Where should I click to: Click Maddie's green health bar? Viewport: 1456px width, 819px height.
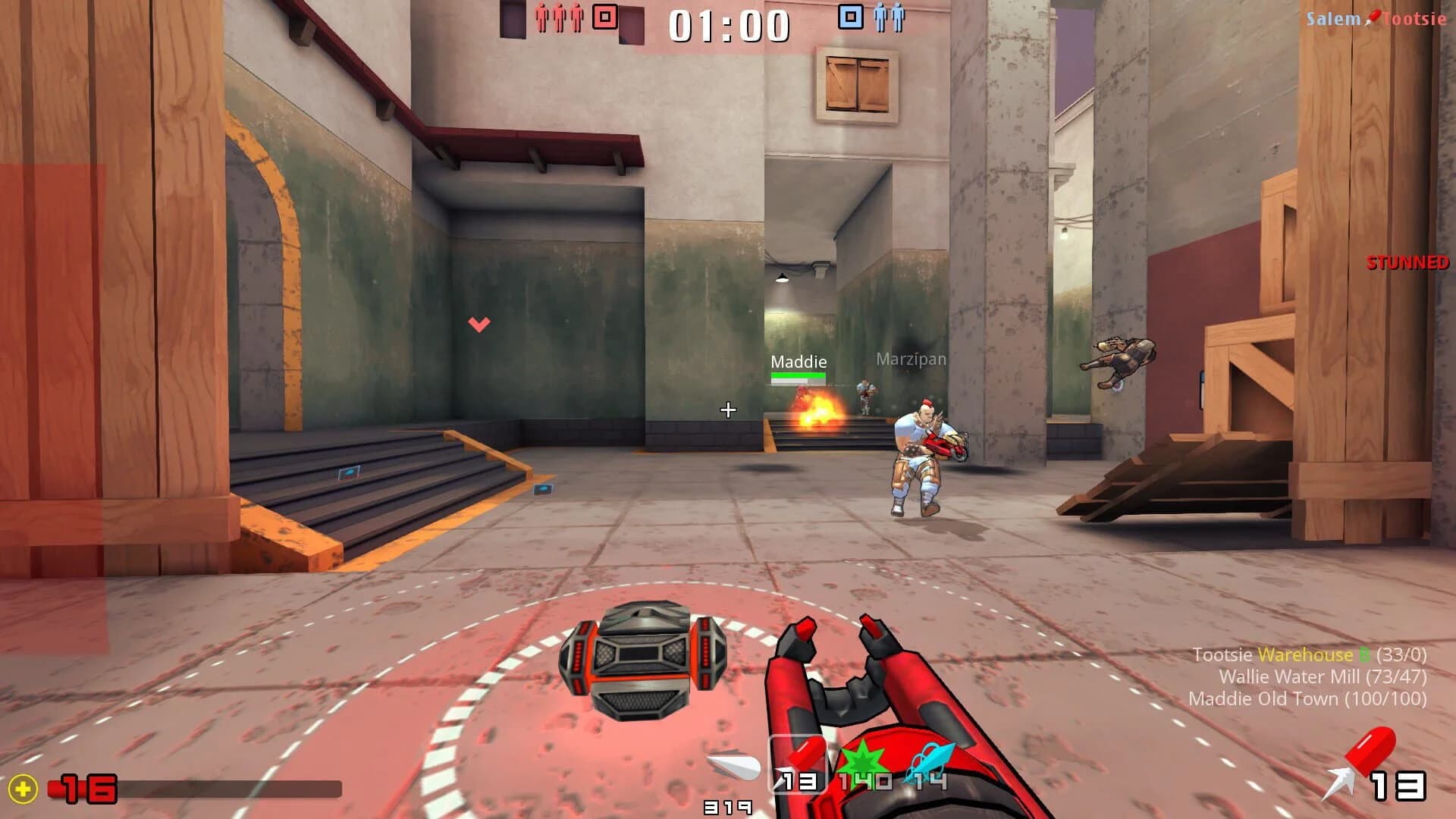click(x=799, y=376)
